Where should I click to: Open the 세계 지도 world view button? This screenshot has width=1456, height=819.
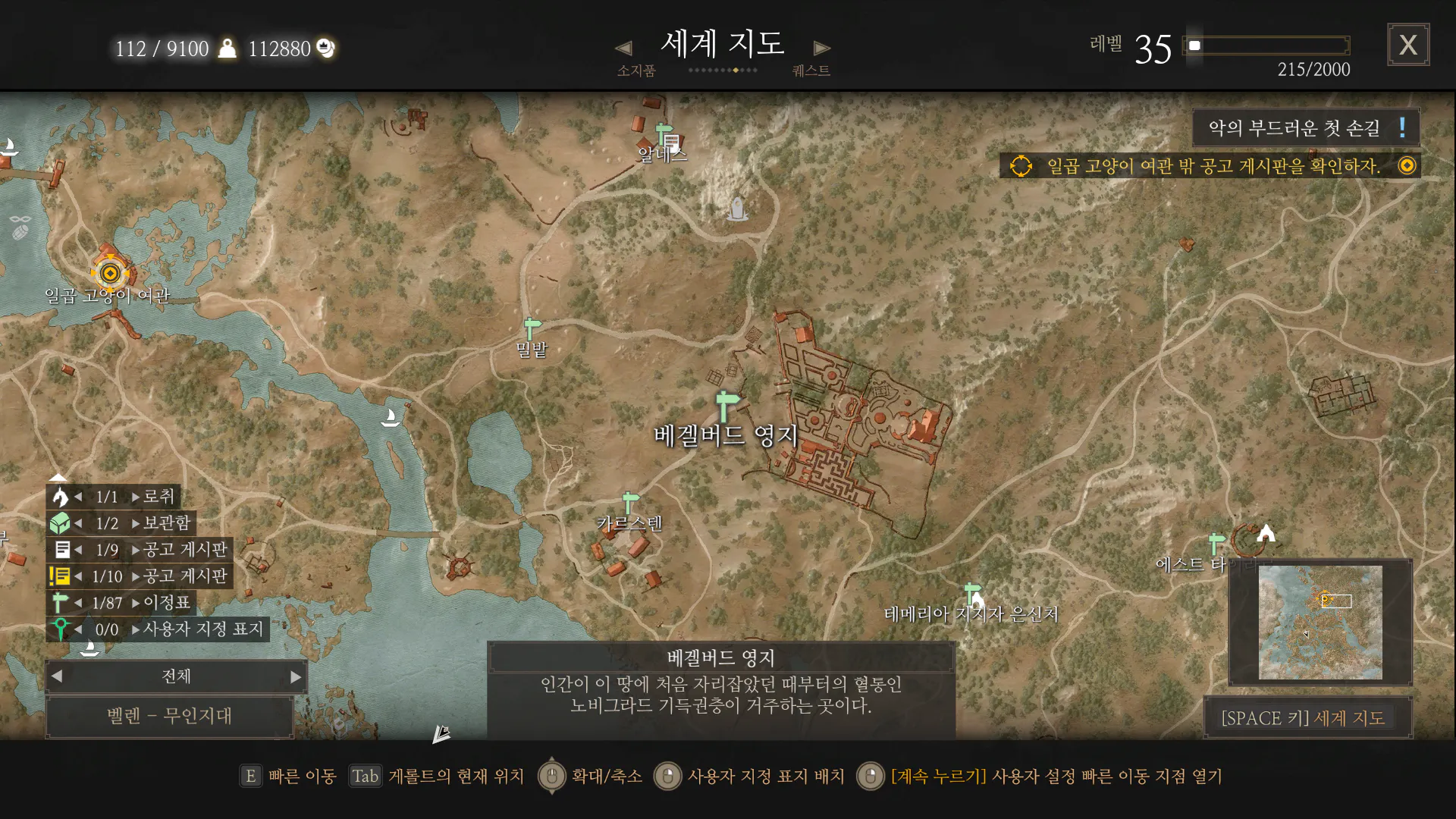click(x=1303, y=717)
